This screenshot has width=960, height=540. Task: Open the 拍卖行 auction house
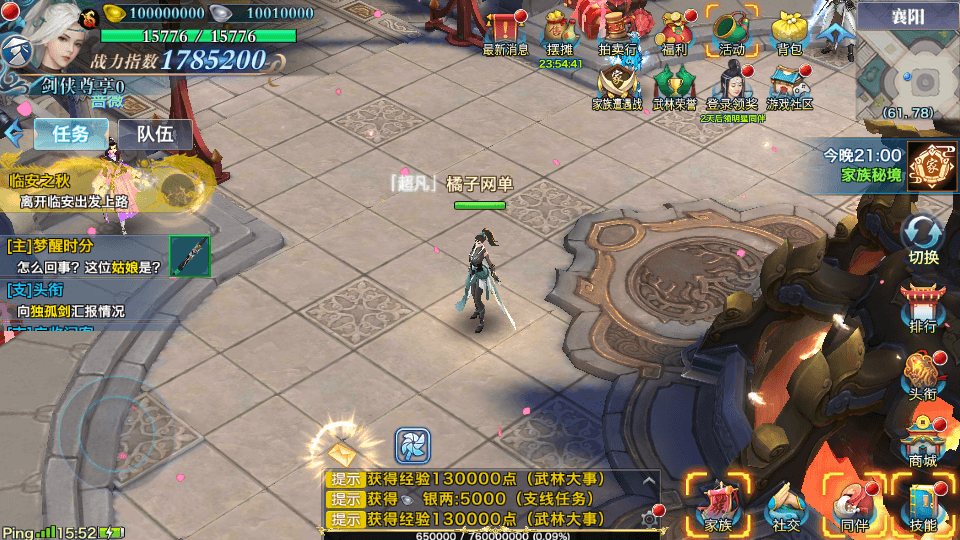pos(618,30)
